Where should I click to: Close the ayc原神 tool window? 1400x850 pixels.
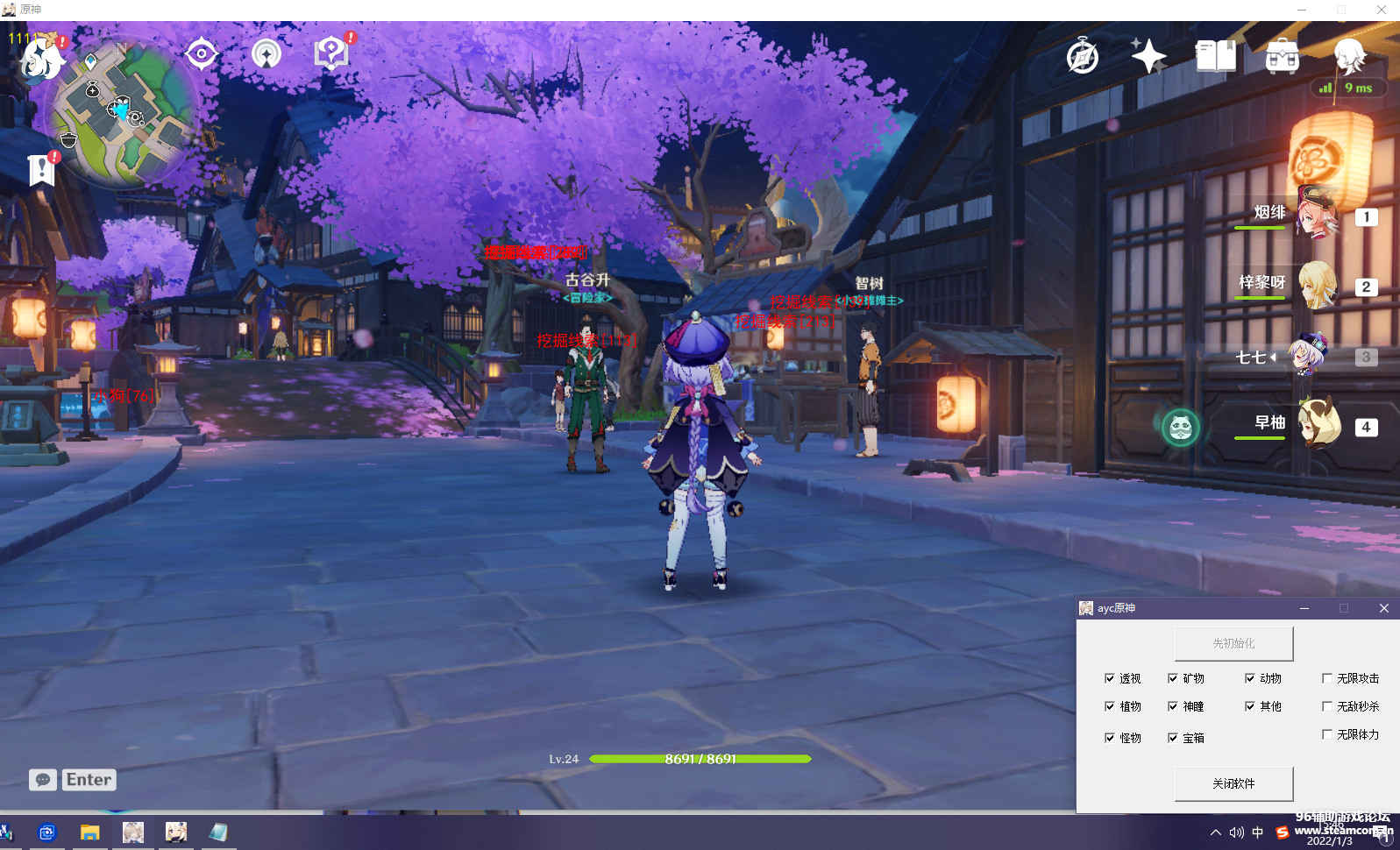(1383, 608)
